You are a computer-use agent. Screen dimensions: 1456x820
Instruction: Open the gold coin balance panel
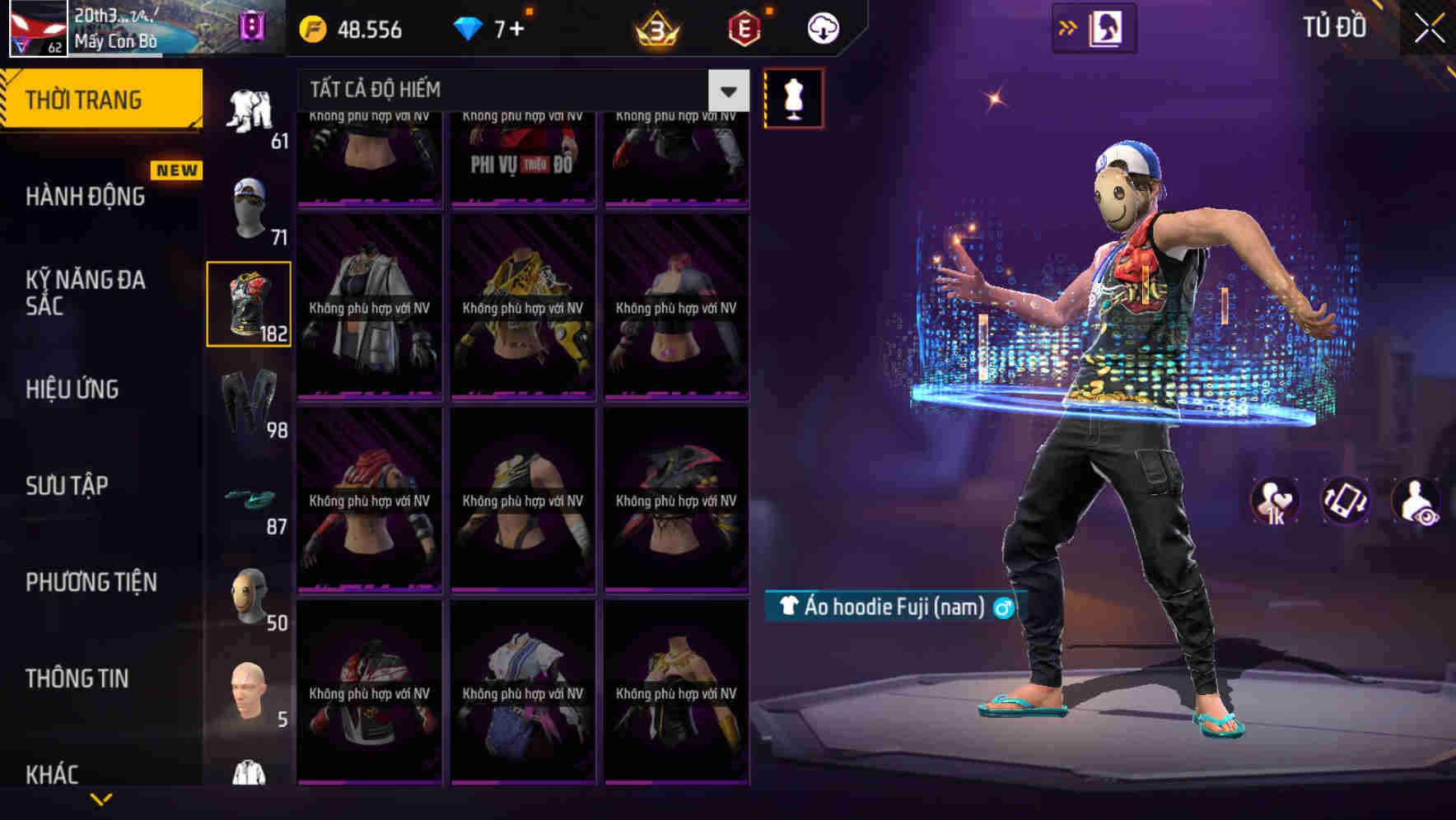354,28
